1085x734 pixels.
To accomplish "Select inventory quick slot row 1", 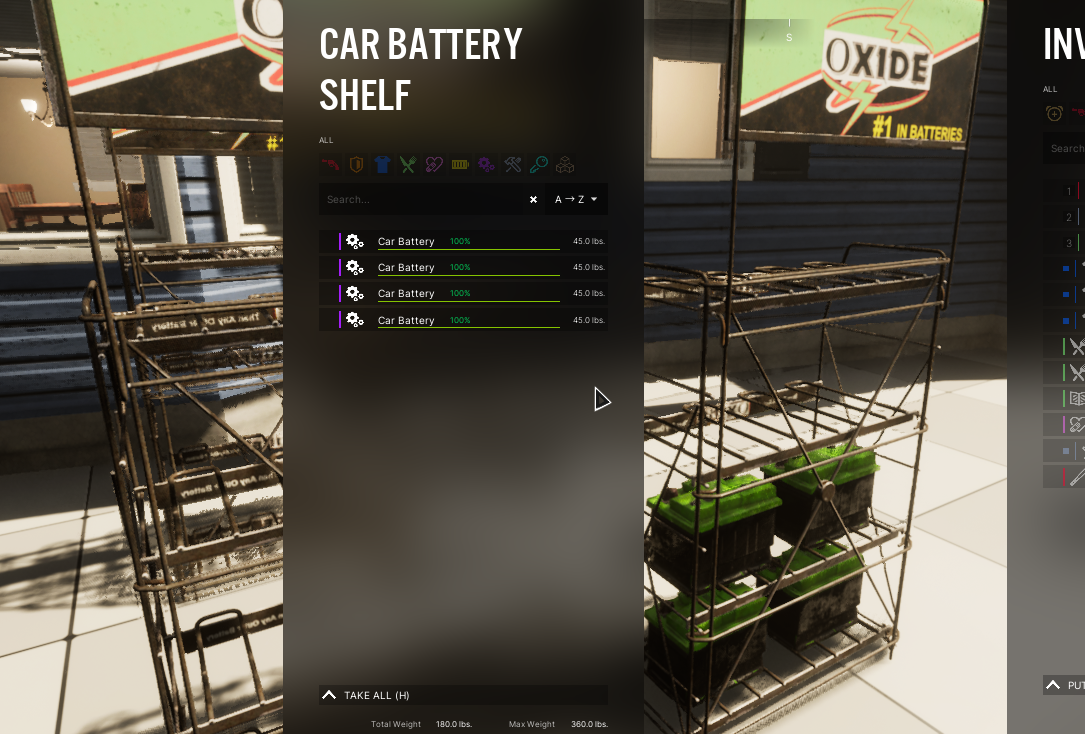I will [x=1069, y=191].
